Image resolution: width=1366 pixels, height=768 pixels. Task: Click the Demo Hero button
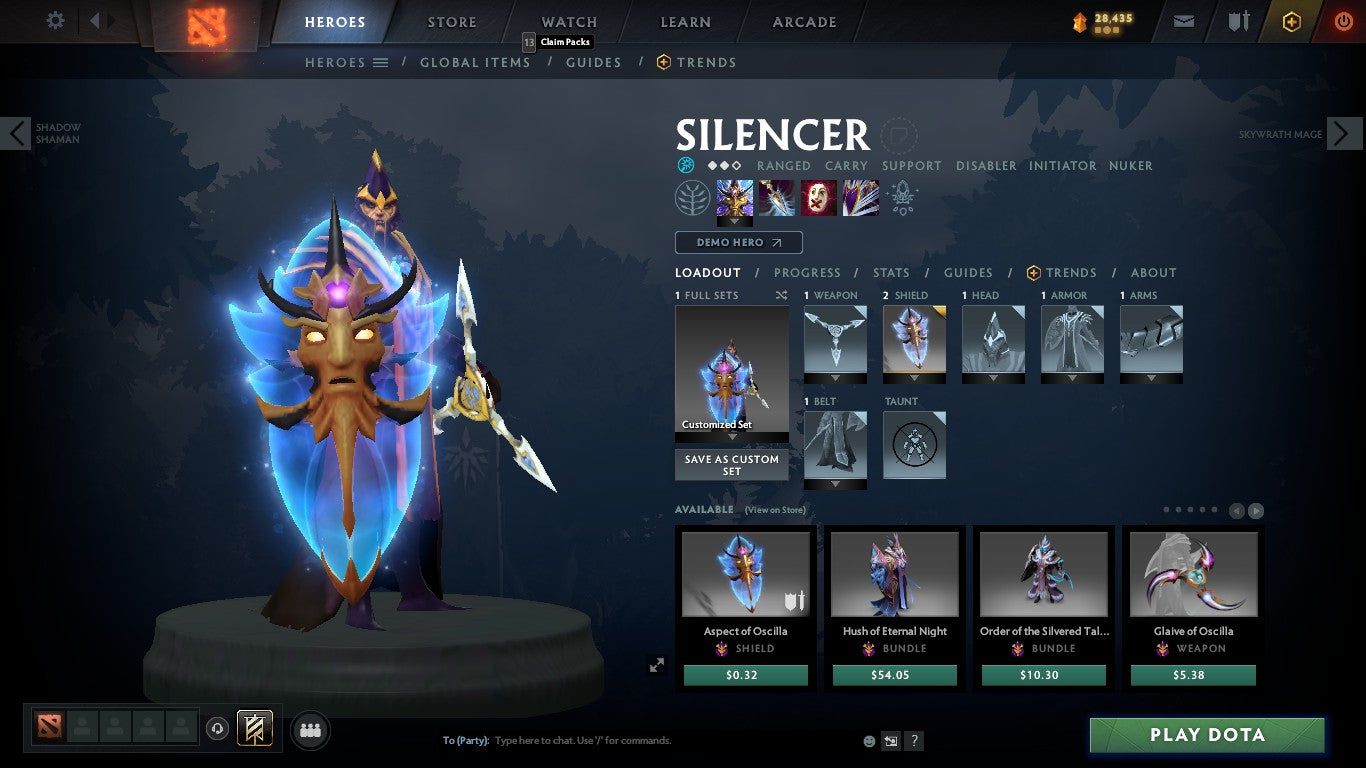(738, 242)
